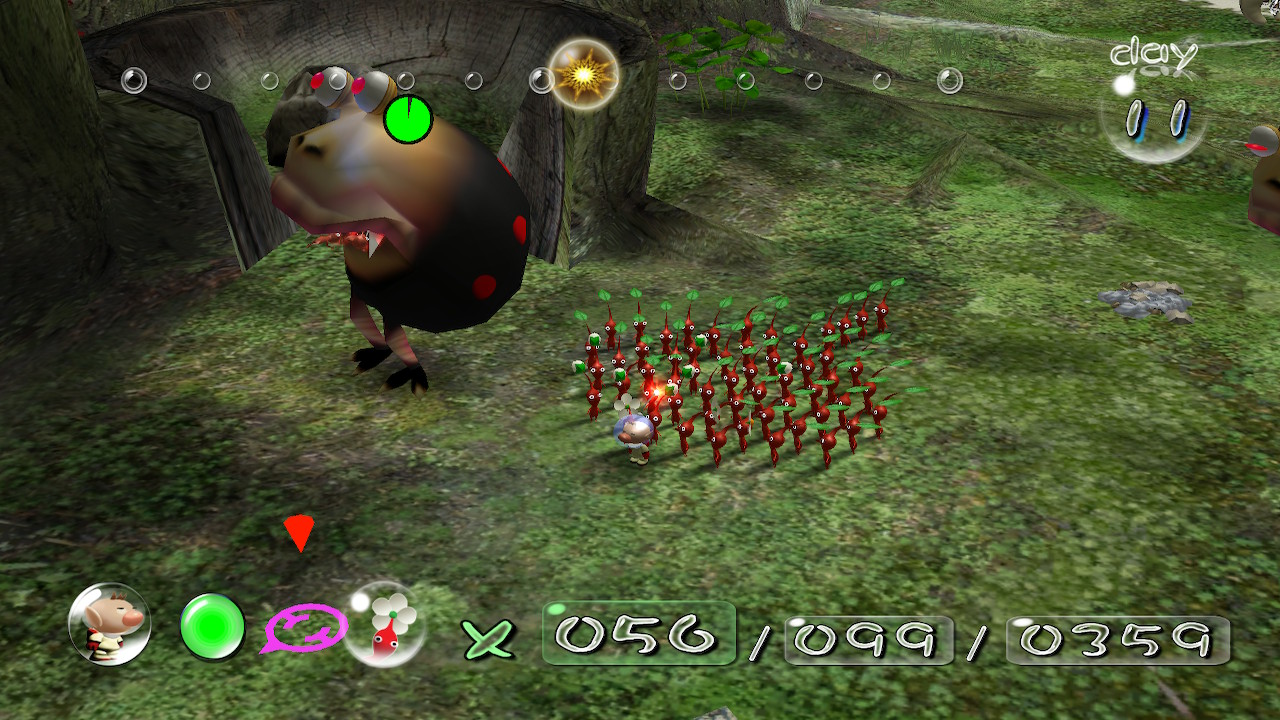
Task: Select the Olimar captain portrait
Action: click(109, 625)
